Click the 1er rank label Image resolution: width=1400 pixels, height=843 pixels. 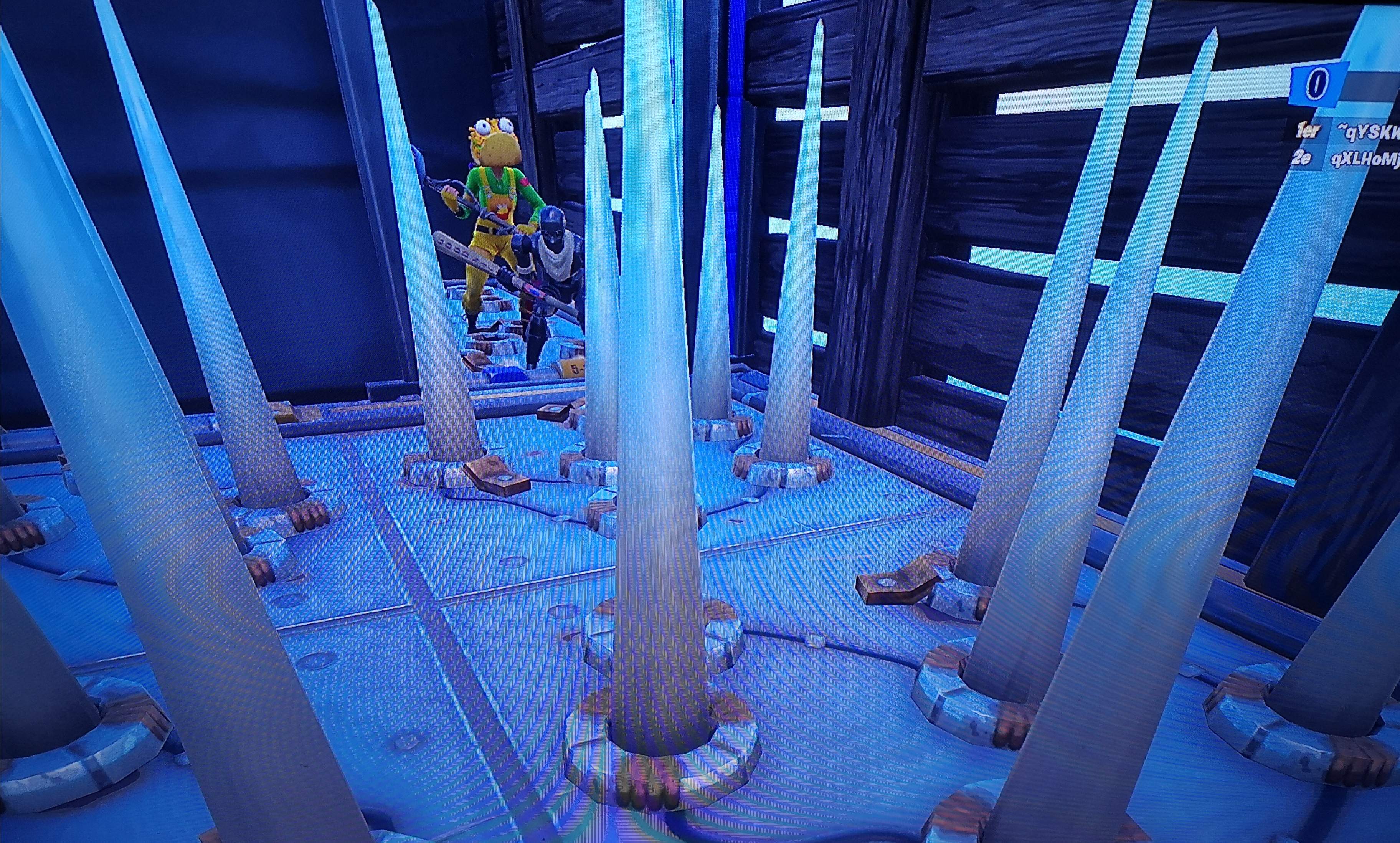click(1308, 132)
